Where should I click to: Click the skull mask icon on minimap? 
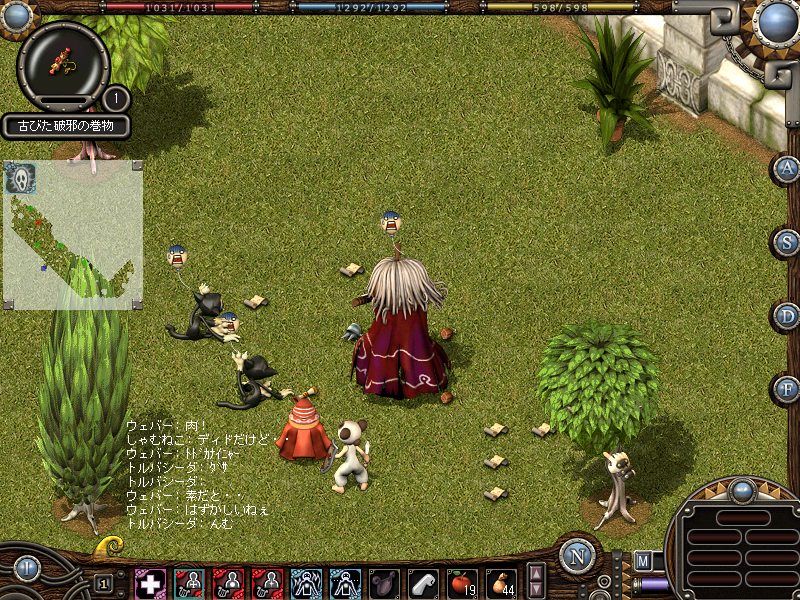pos(19,178)
